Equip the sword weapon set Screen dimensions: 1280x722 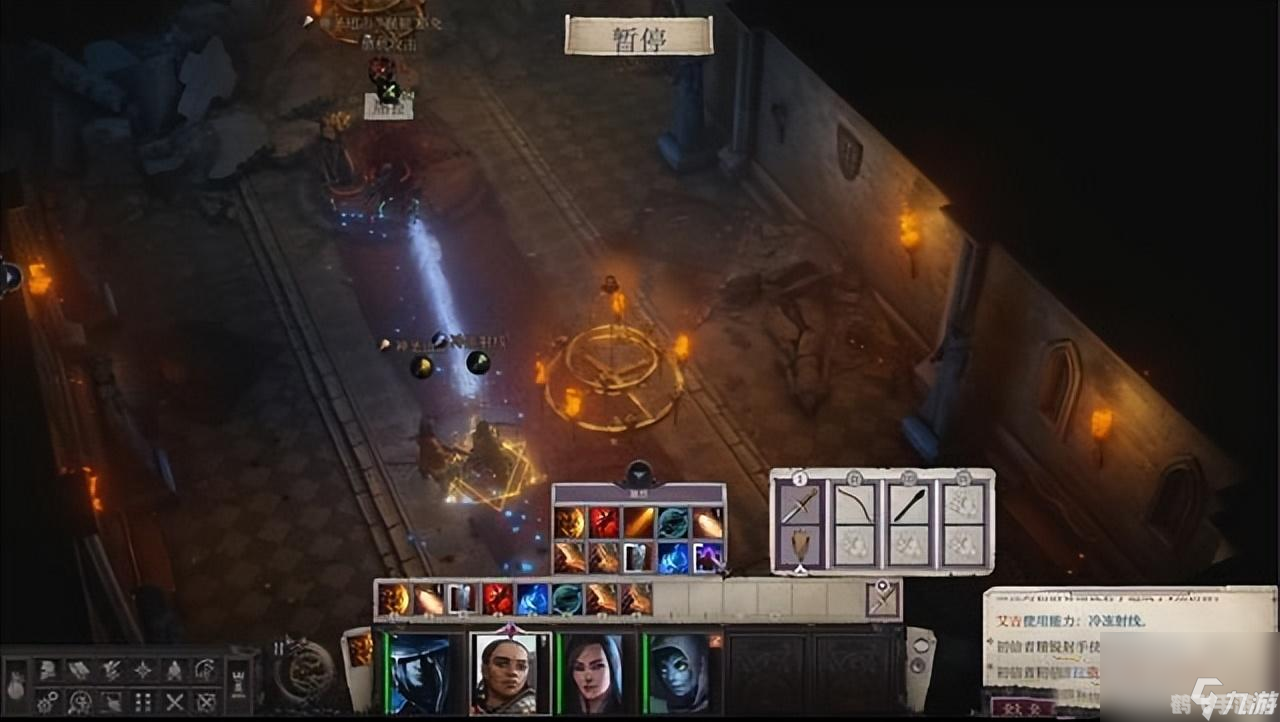[x=800, y=503]
